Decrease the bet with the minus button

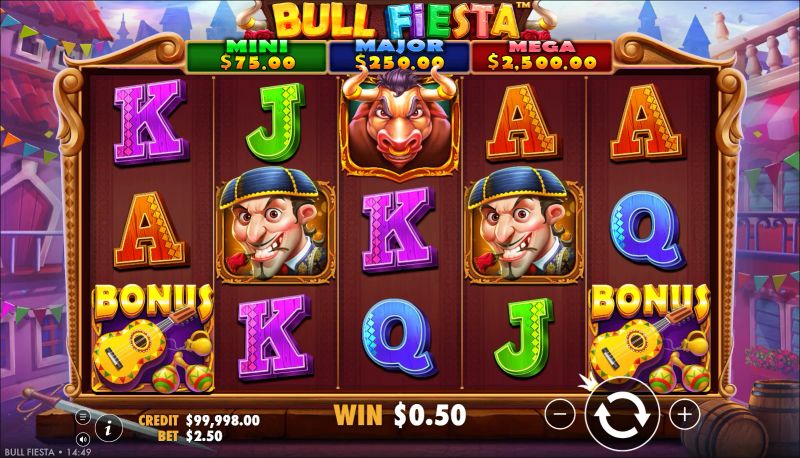562,413
